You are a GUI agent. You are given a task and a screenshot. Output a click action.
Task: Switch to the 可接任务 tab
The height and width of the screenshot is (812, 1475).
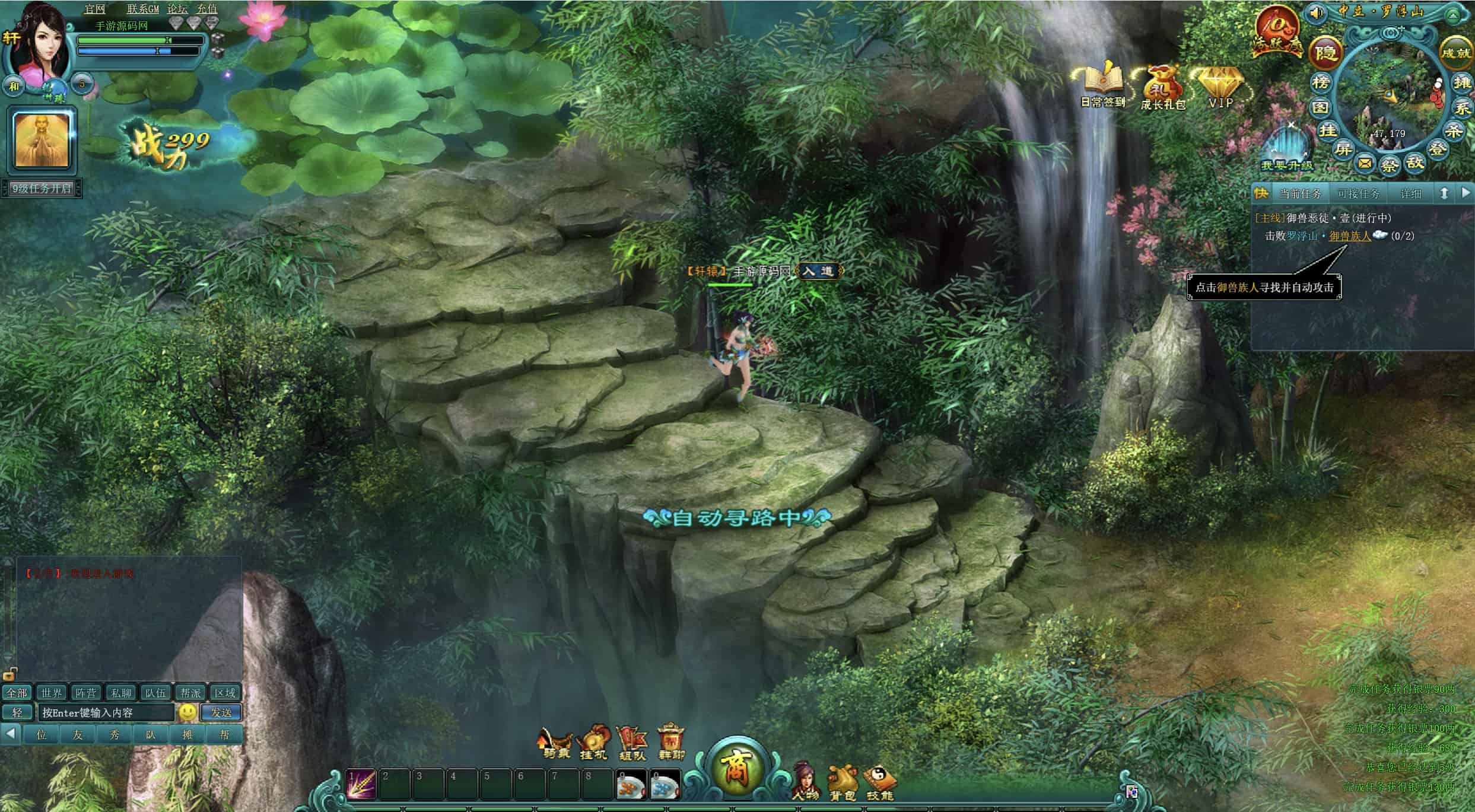pos(1358,194)
